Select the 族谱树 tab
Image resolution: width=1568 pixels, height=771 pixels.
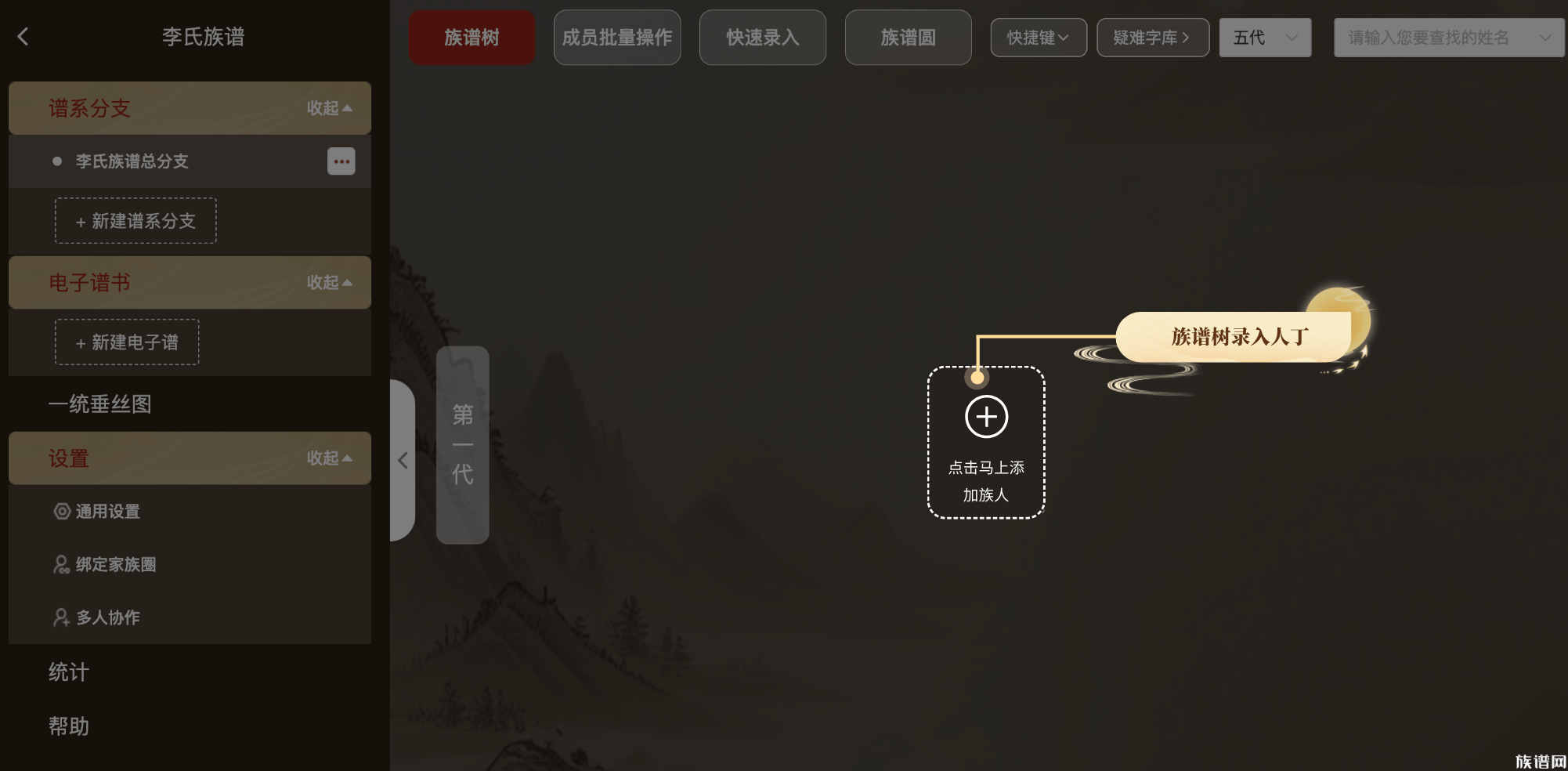(x=471, y=37)
